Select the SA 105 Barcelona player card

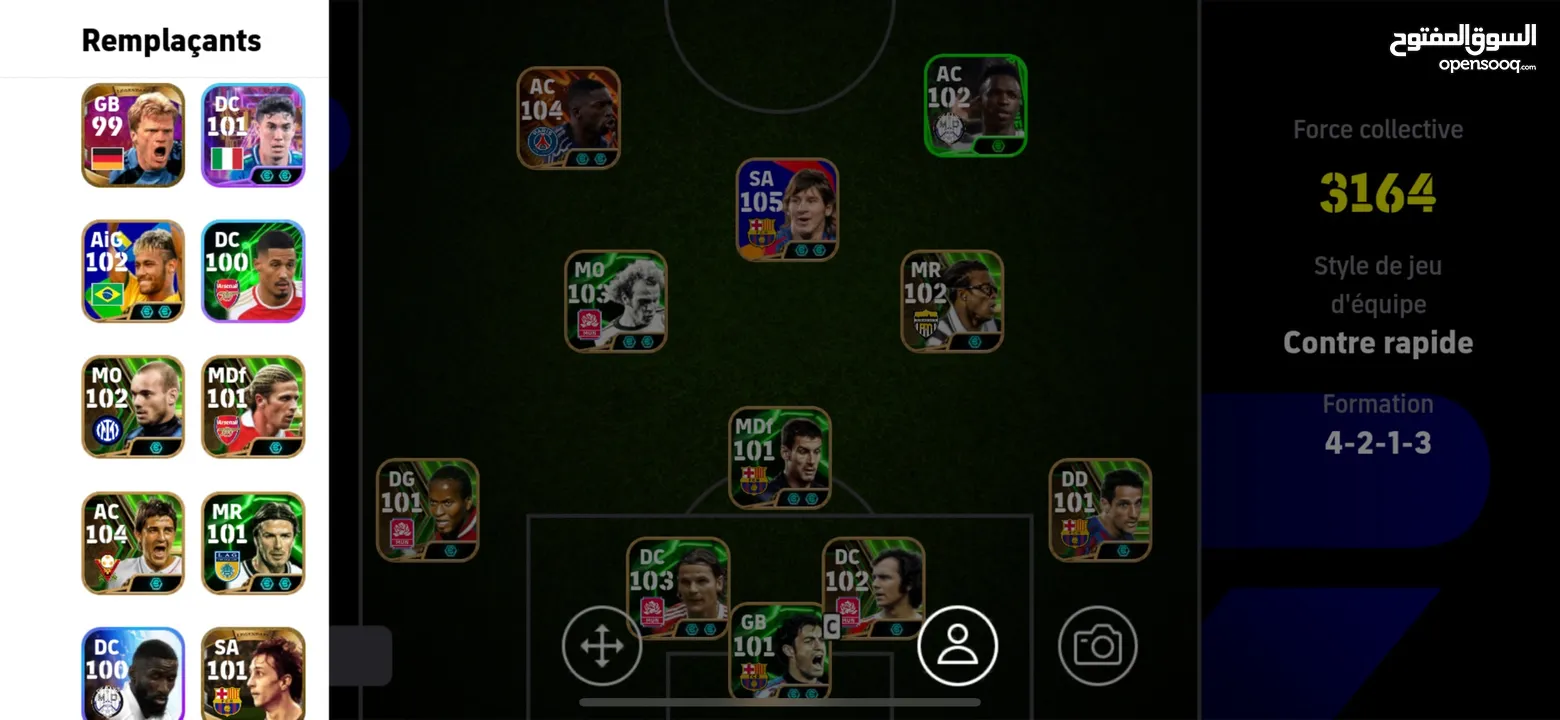787,210
